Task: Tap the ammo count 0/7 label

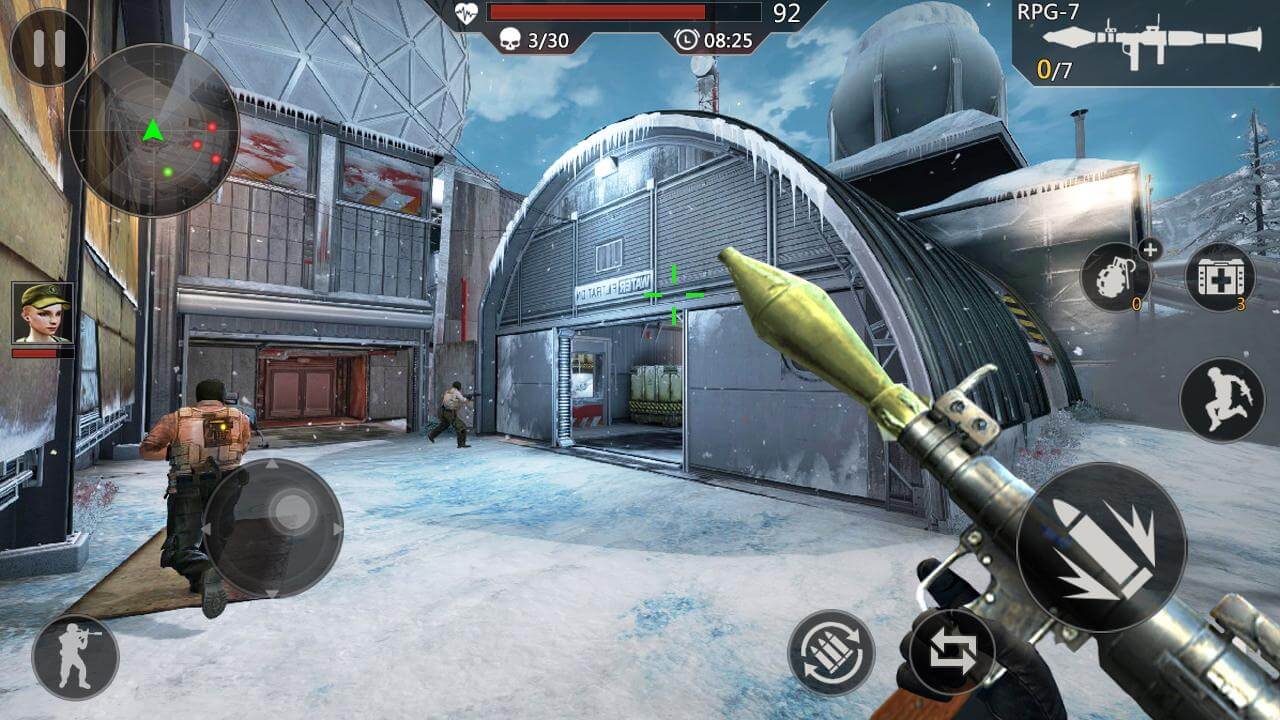Action: [x=1052, y=70]
